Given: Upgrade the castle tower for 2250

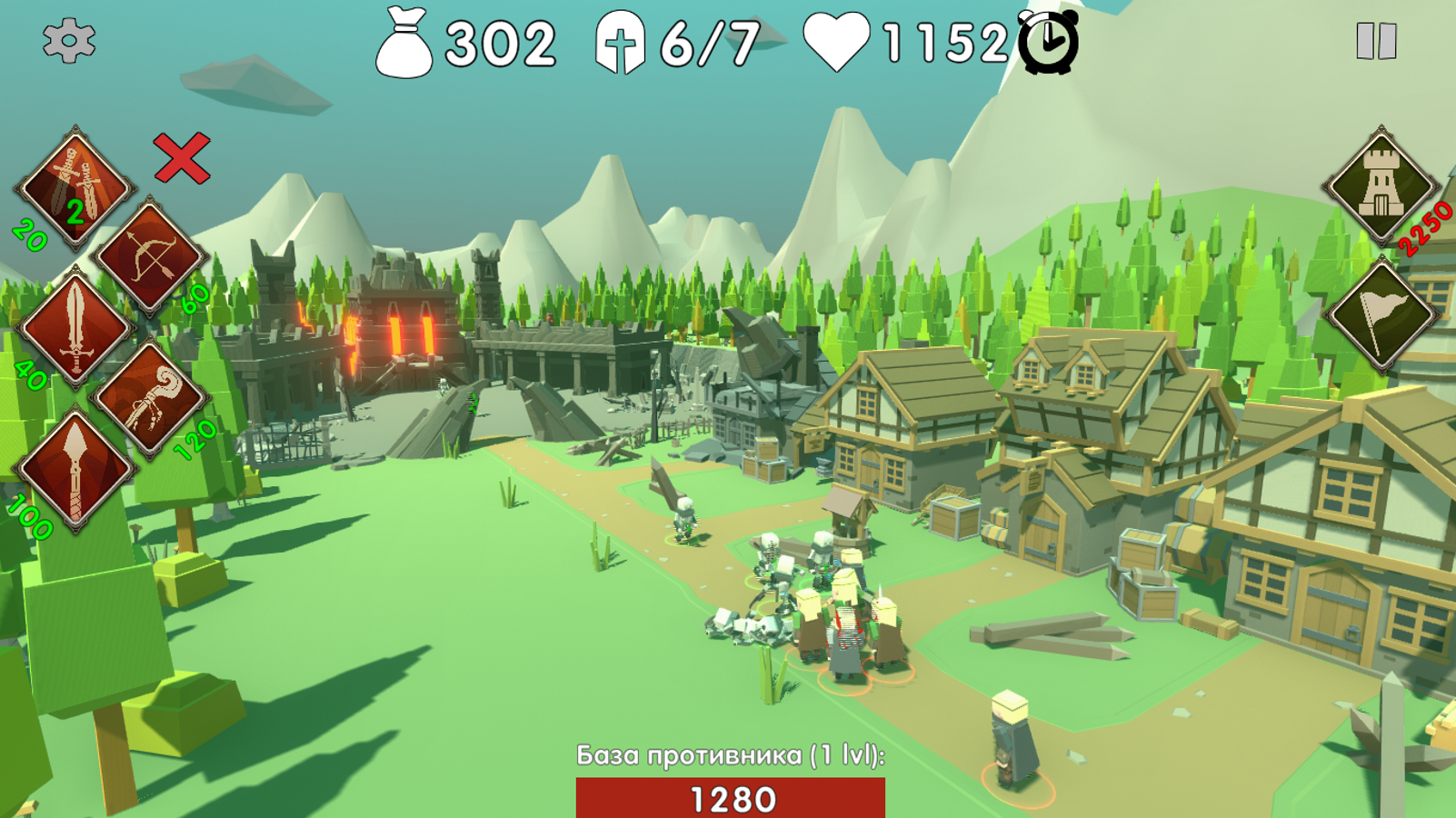Looking at the screenshot, I should (1381, 185).
